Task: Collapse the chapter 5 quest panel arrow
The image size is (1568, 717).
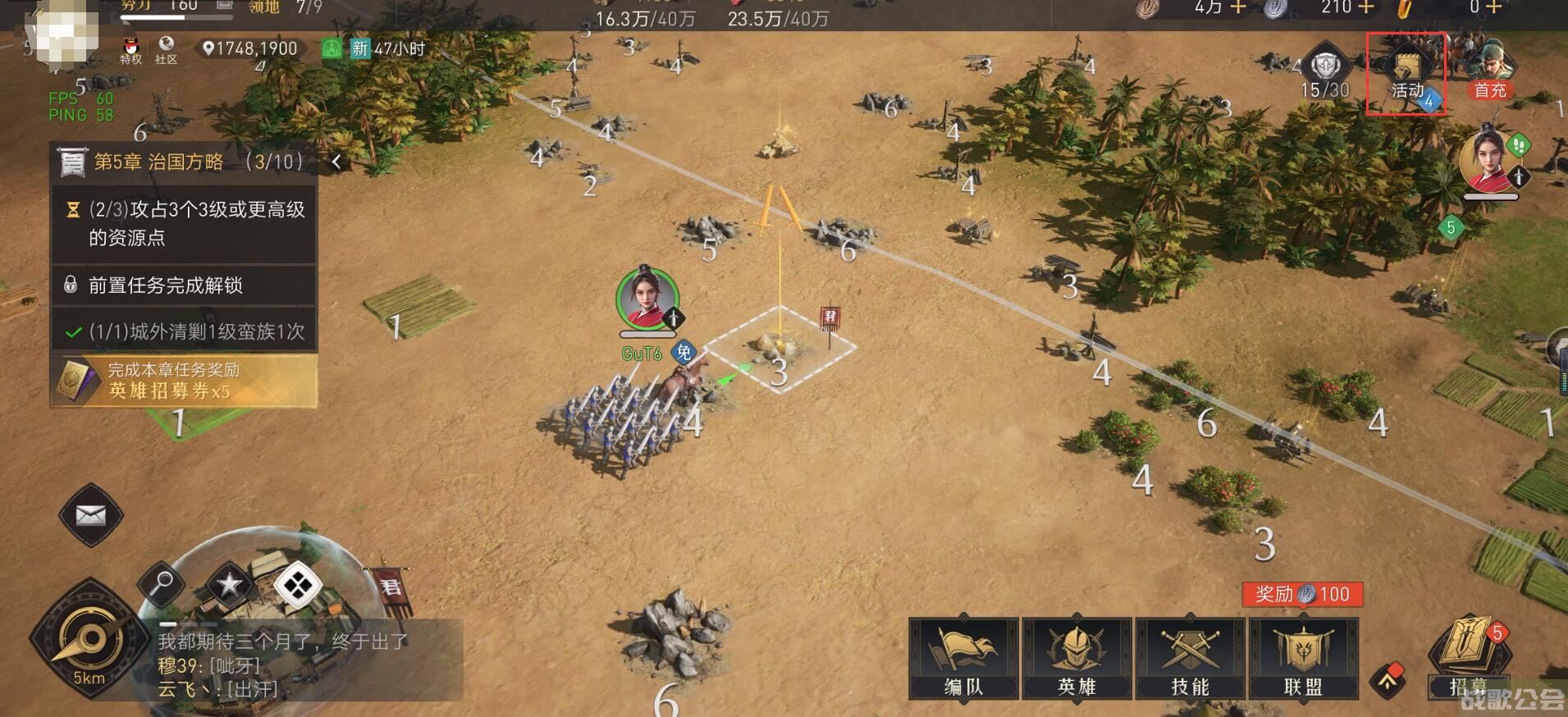Action: pos(336,162)
